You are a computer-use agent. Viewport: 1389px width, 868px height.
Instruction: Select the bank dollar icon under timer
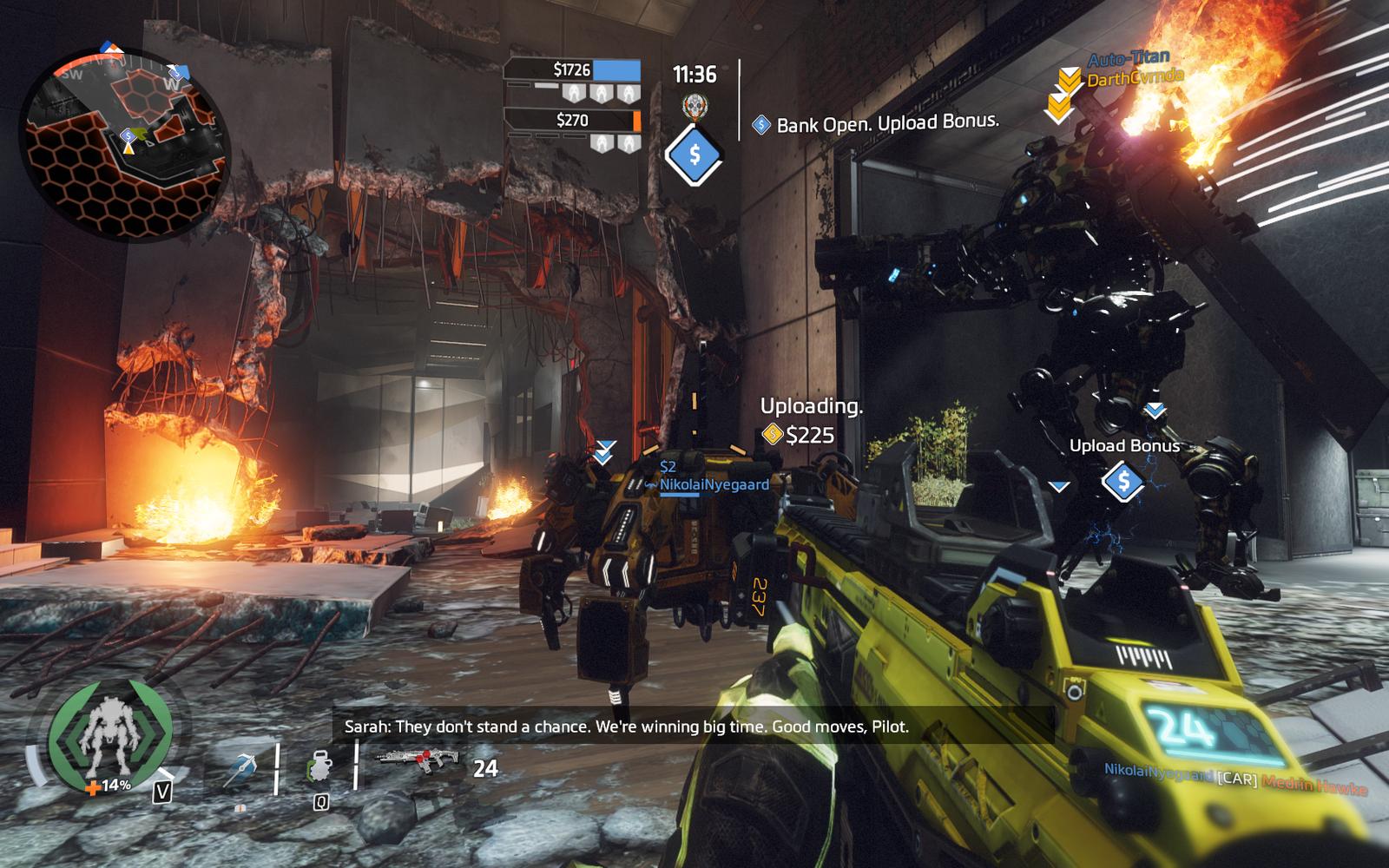tap(694, 155)
